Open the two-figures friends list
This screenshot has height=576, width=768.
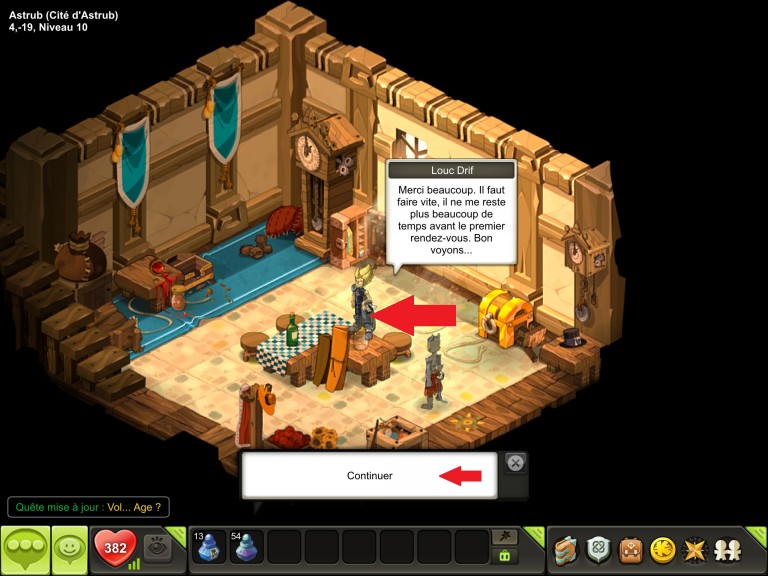tap(726, 549)
